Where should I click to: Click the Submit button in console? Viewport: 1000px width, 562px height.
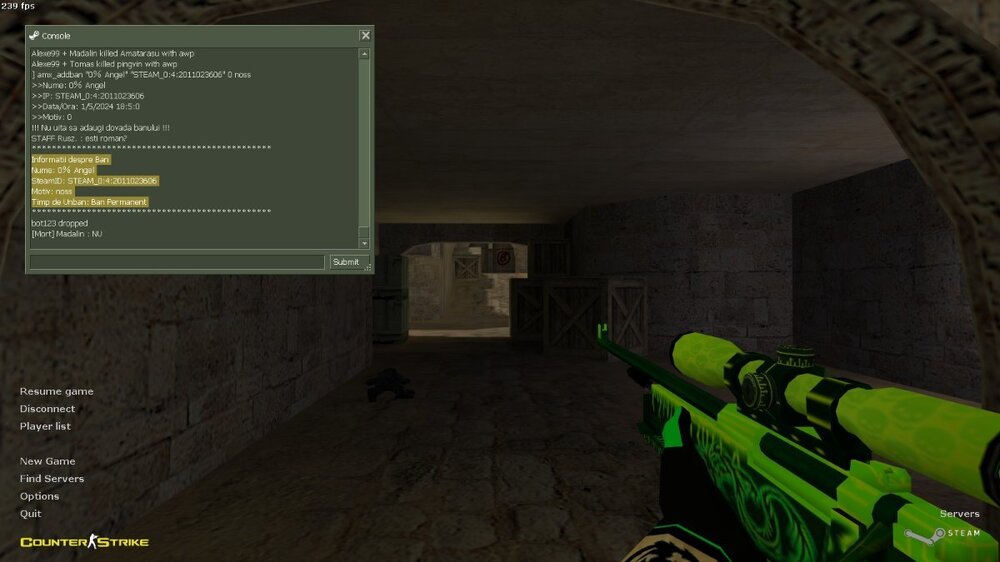(x=345, y=262)
